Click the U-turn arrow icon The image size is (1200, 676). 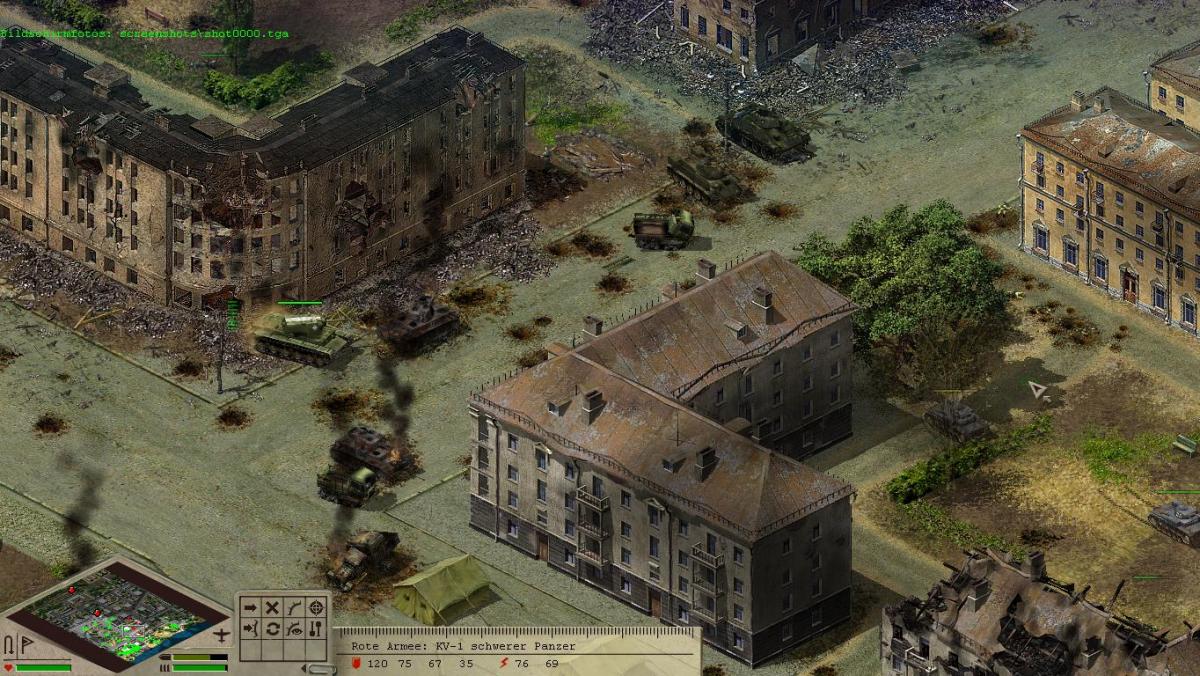click(x=10, y=645)
